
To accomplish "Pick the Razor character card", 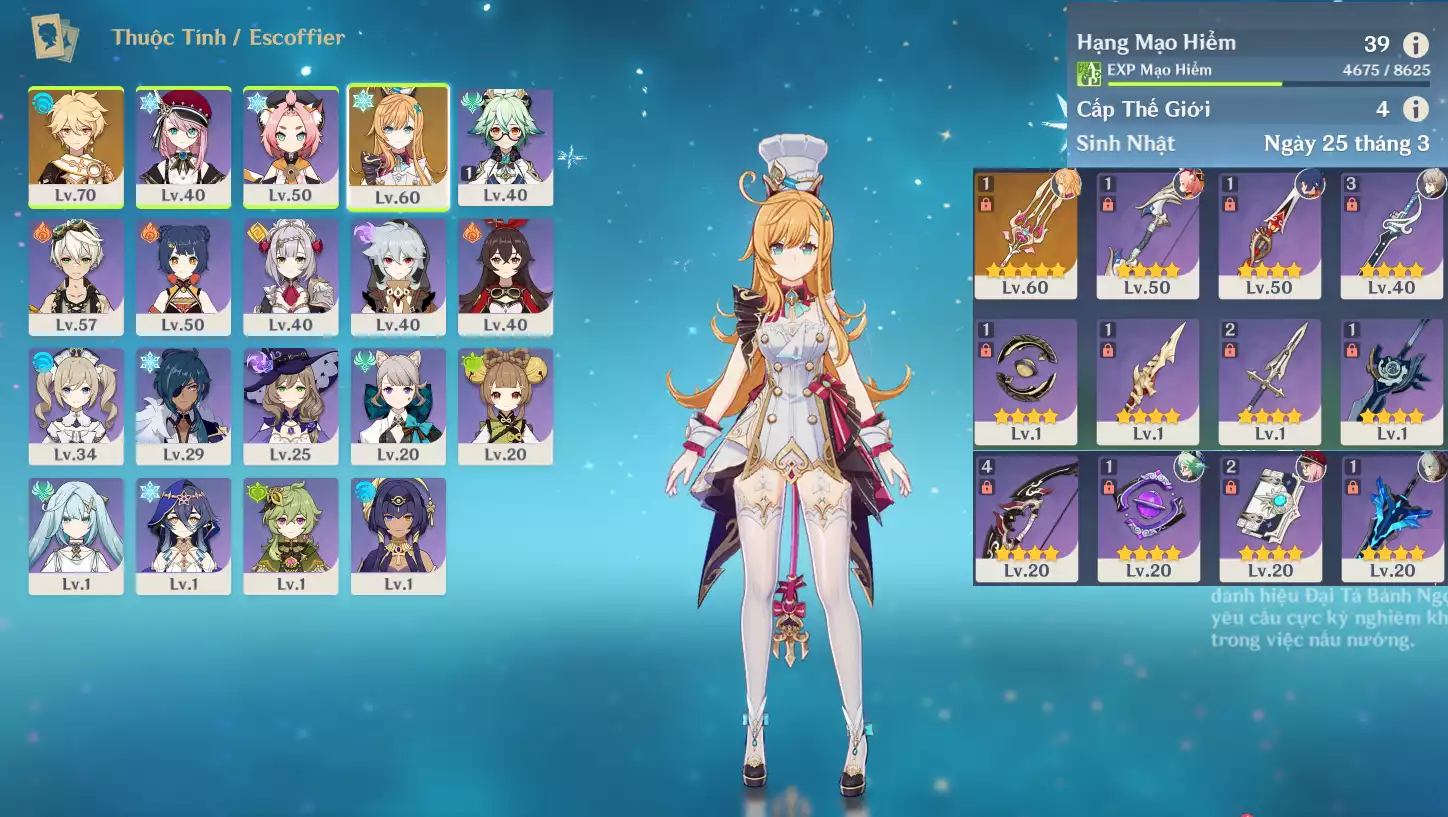I will (x=398, y=276).
